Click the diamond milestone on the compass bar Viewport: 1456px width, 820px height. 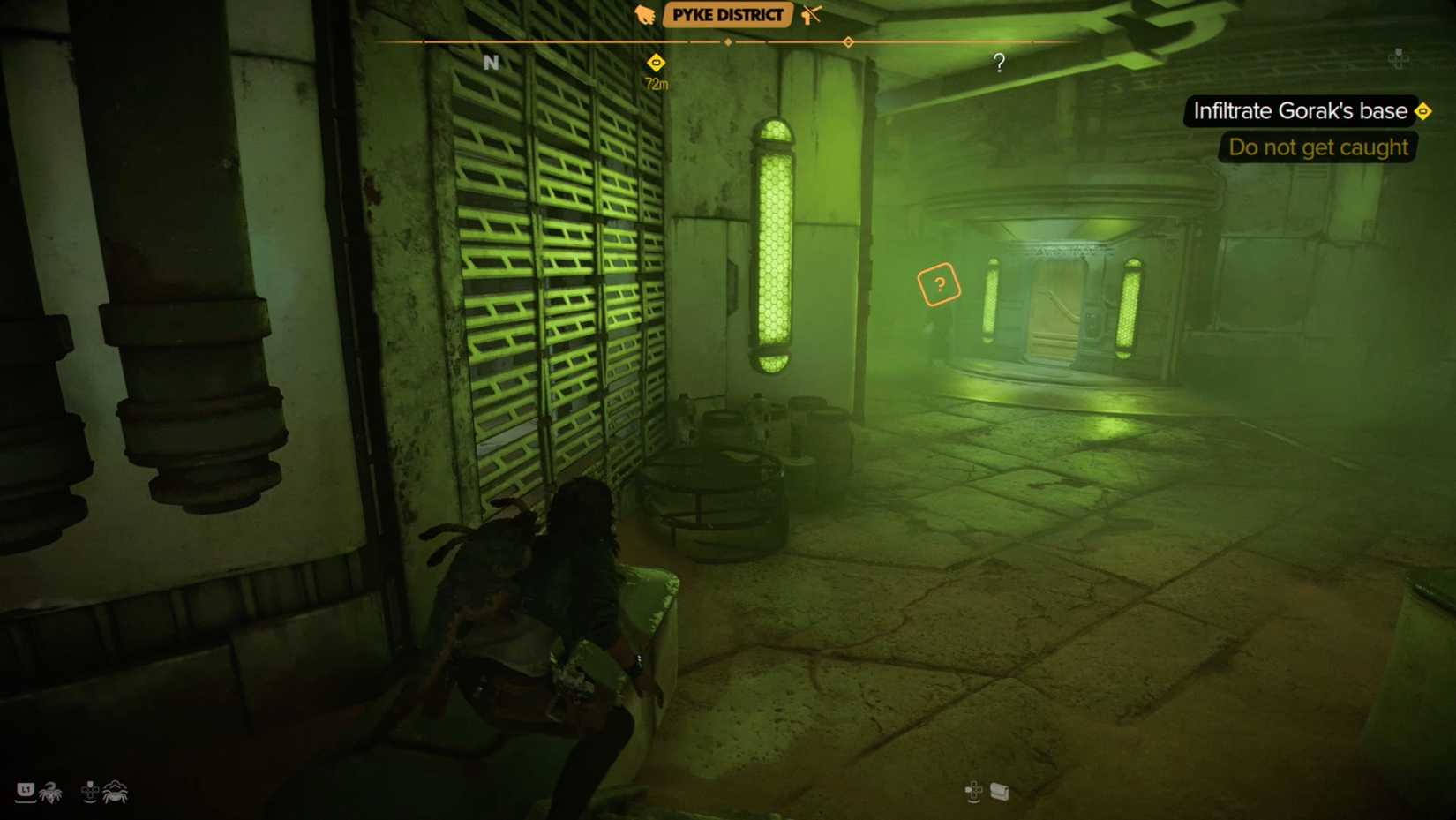[x=728, y=41]
